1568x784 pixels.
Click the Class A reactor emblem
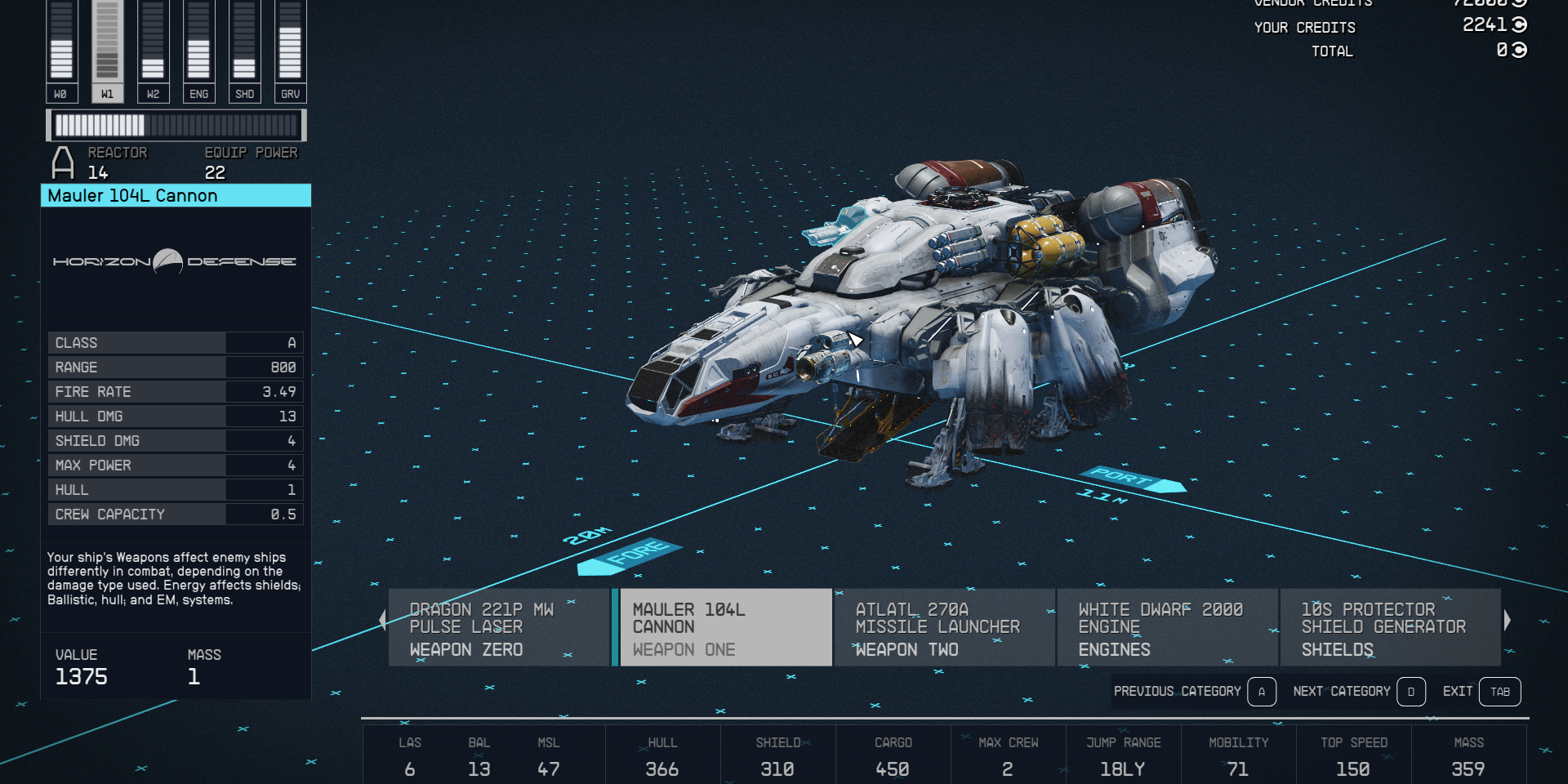(x=62, y=162)
